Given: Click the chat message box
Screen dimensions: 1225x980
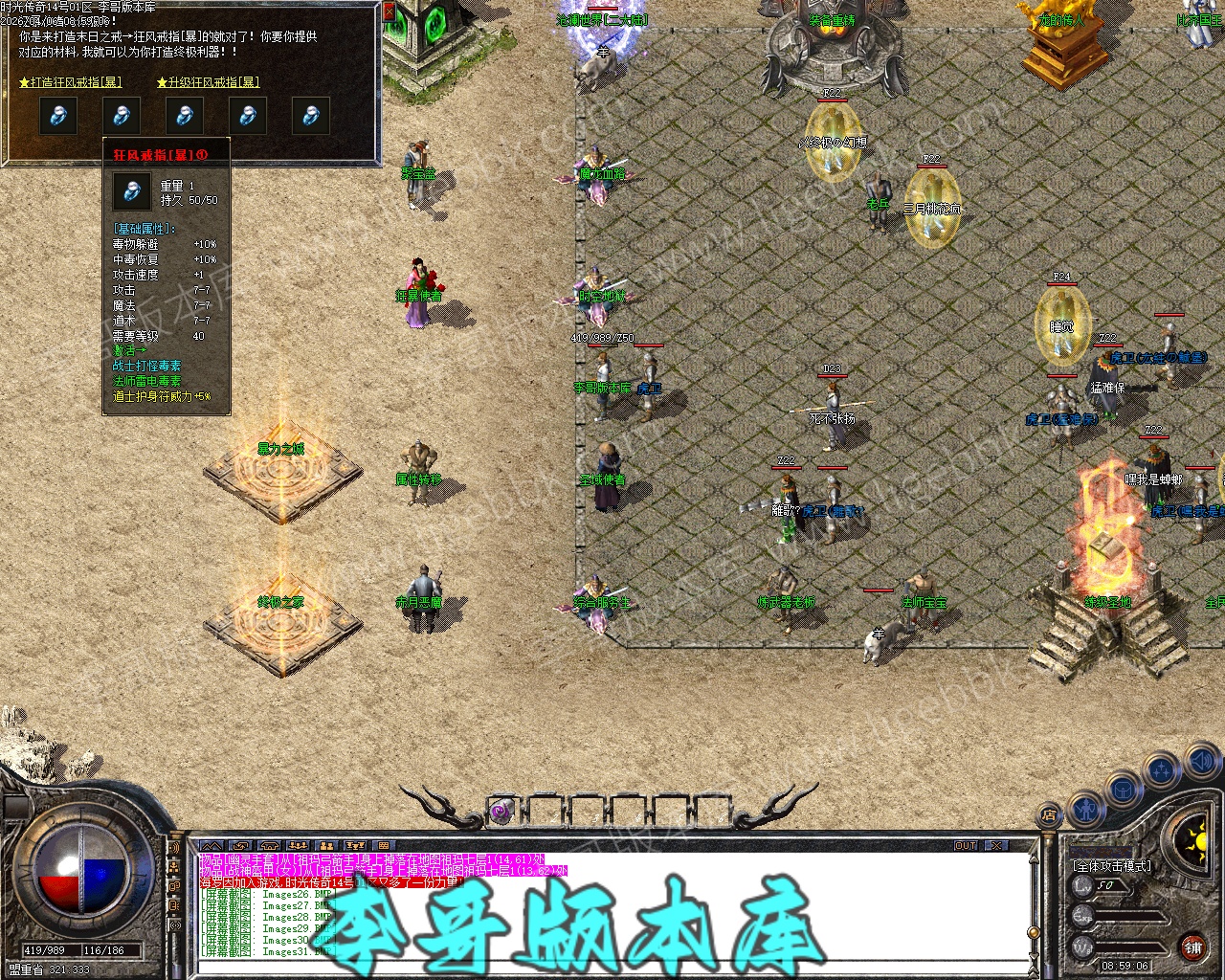Looking at the screenshot, I should (x=612, y=904).
